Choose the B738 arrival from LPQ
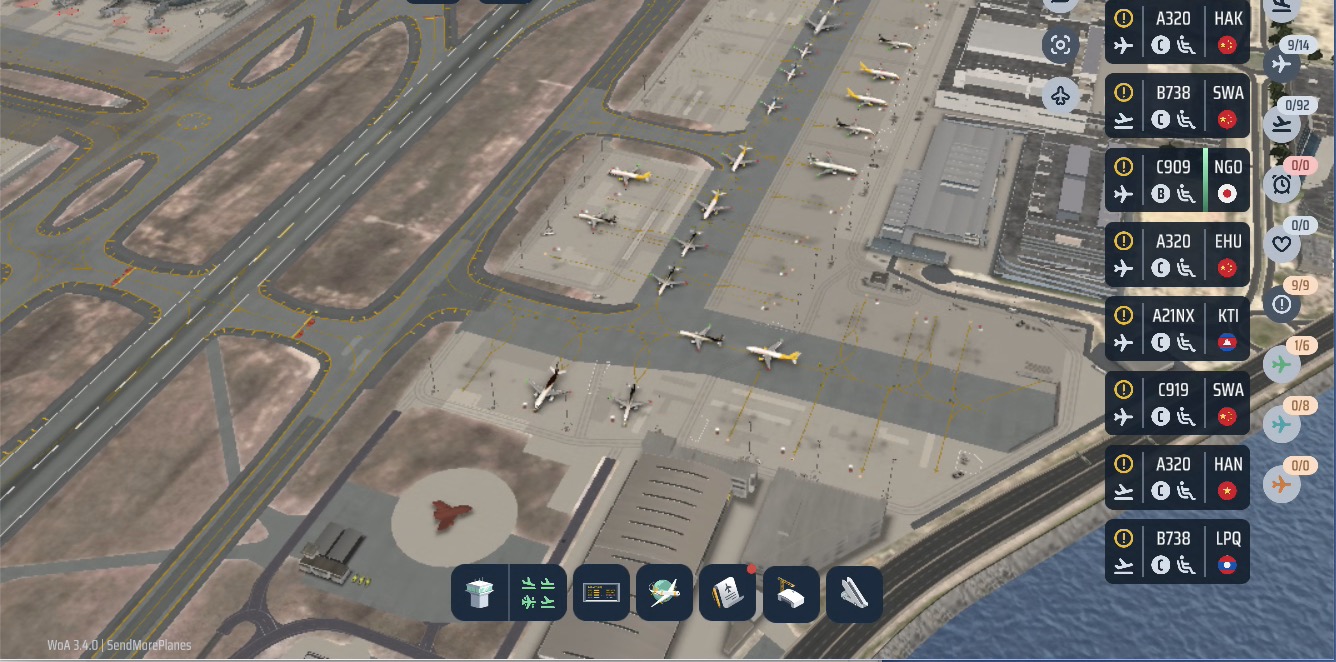Viewport: 1336px width, 662px height. tap(1177, 550)
